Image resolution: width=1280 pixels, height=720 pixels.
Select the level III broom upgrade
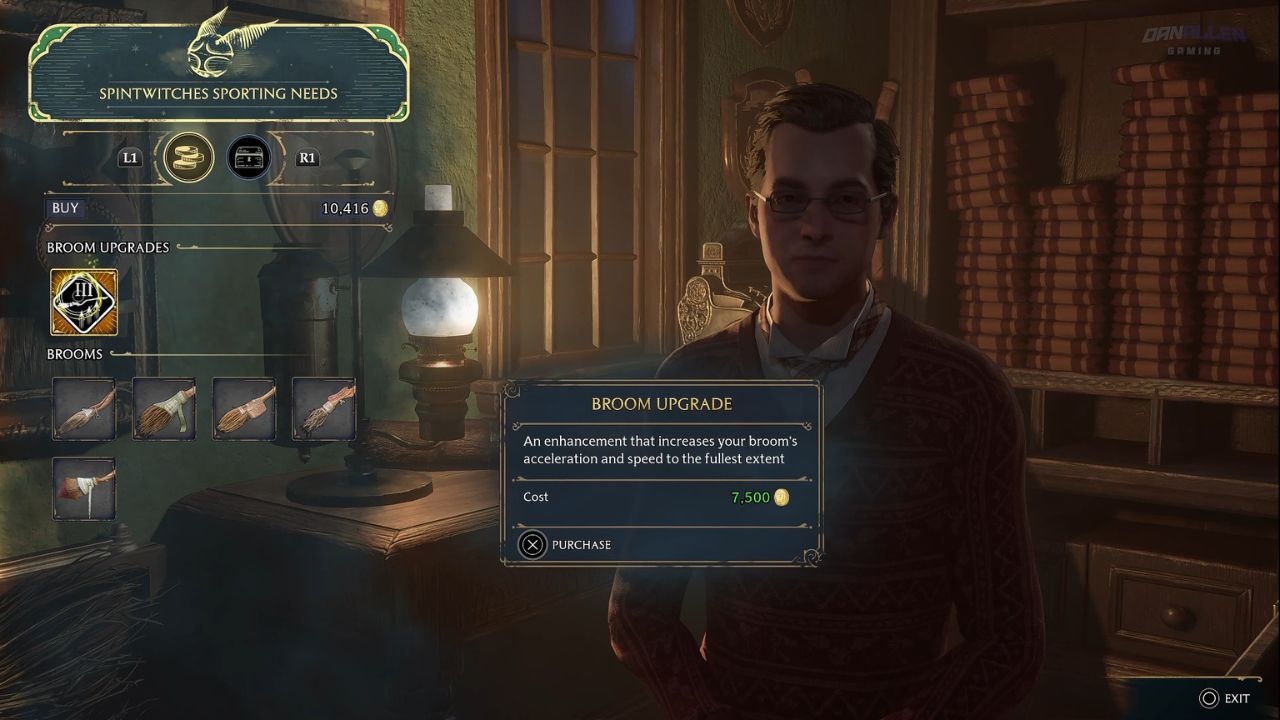[x=84, y=302]
